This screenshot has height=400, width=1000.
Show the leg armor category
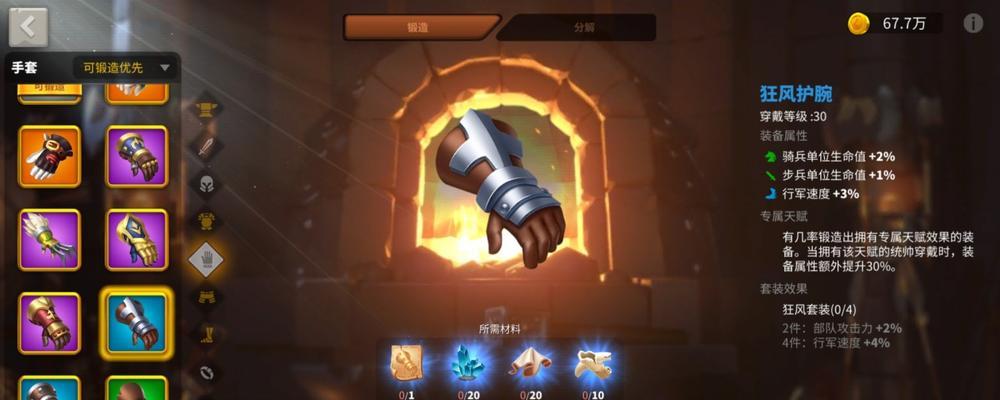(206, 297)
